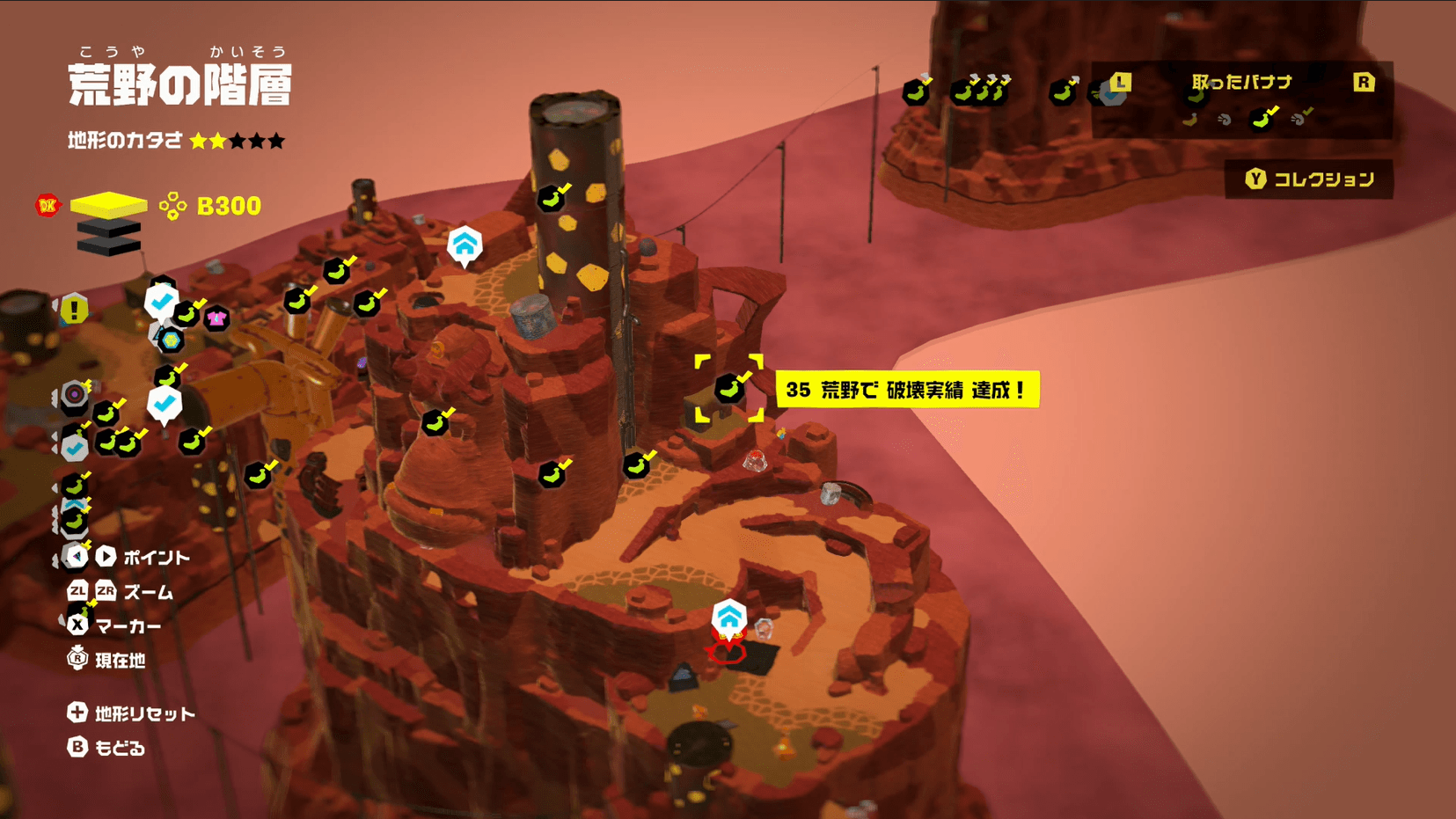
Task: Select the white checkmark marker next to the pink shirt
Action: (x=161, y=302)
